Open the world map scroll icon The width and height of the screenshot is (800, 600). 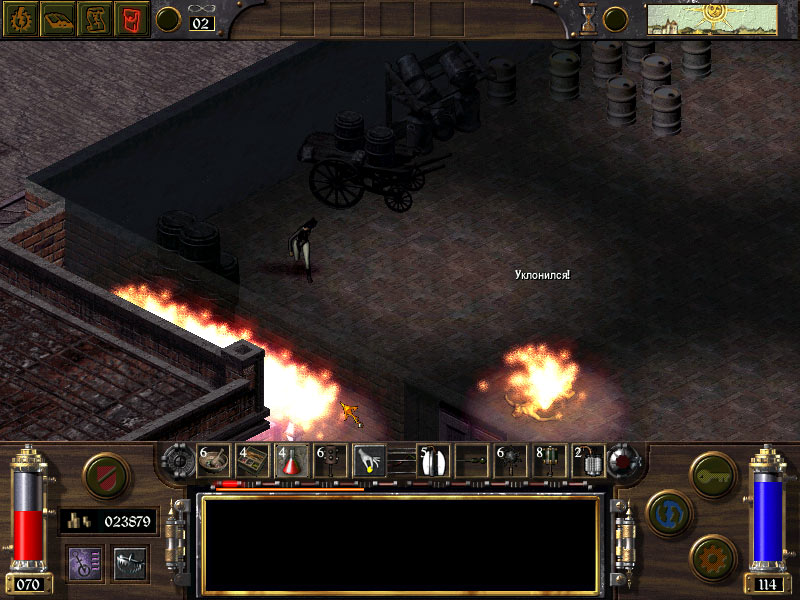[93, 19]
